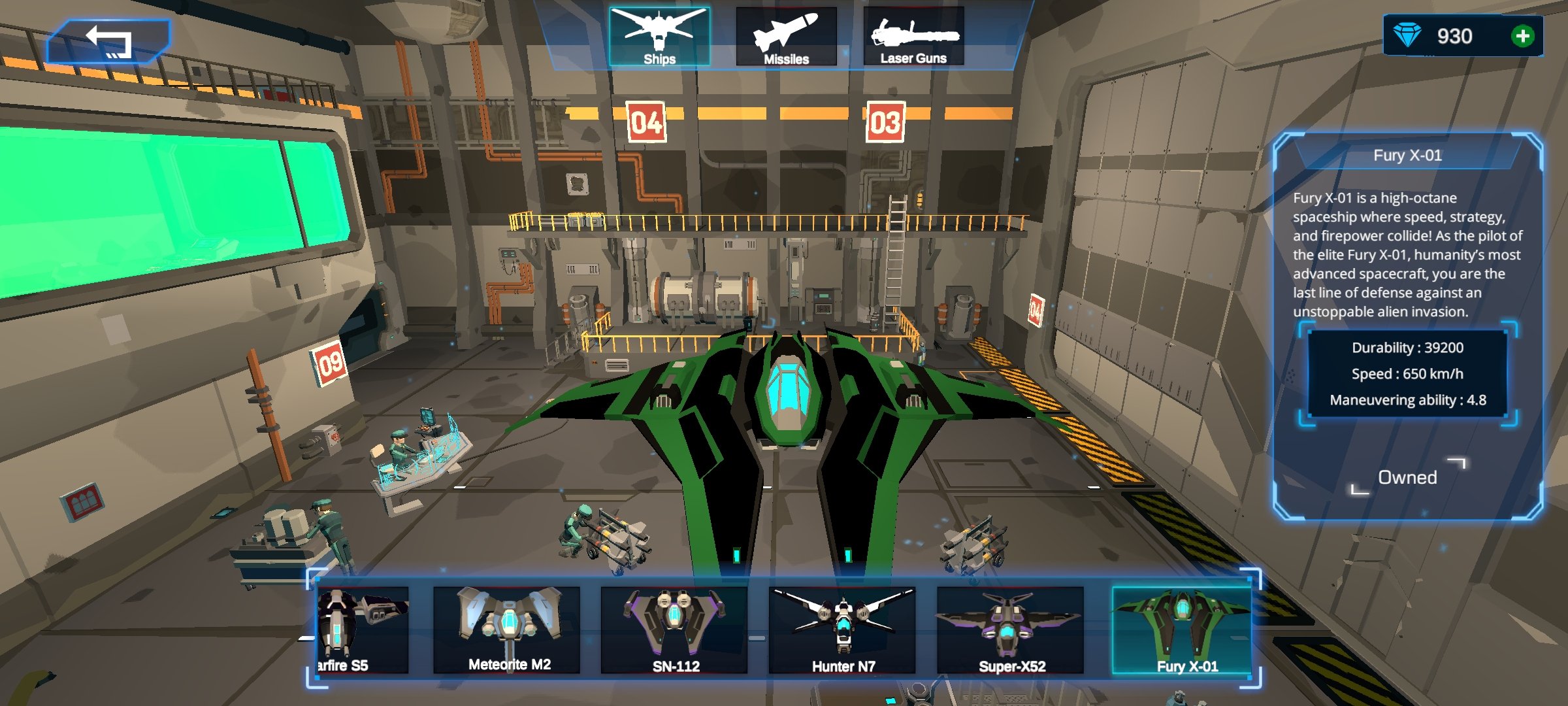Click the Owned status button
Image resolution: width=1568 pixels, height=706 pixels.
pyautogui.click(x=1407, y=478)
